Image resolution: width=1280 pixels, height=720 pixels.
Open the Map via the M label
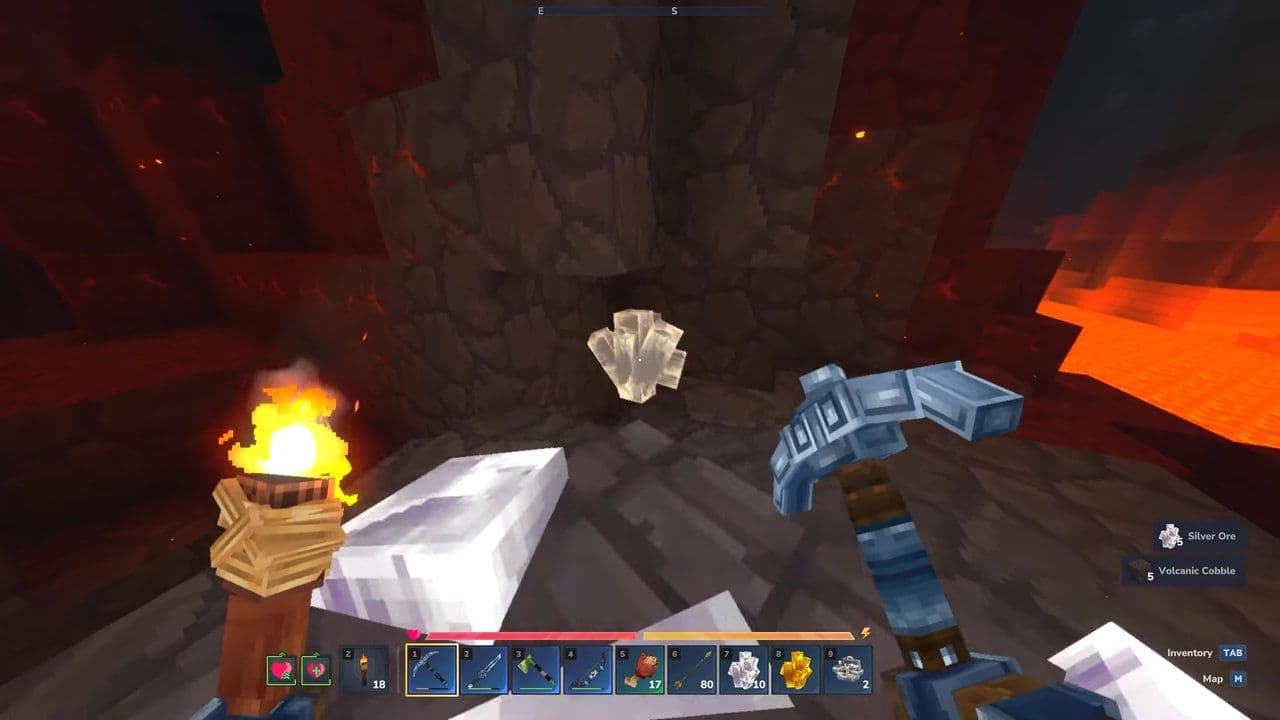click(x=1239, y=678)
